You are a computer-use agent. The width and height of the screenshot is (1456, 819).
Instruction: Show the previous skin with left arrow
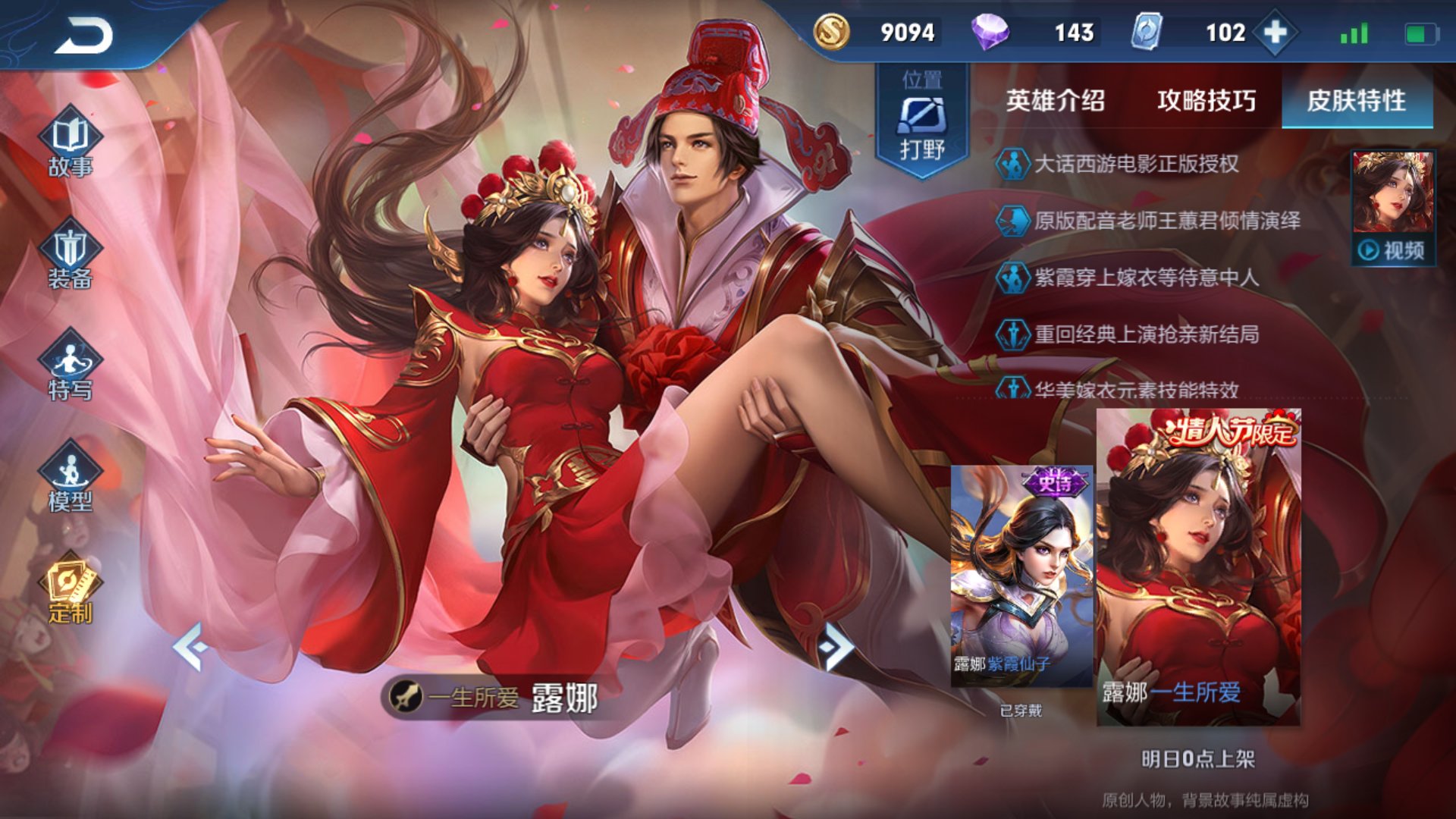pyautogui.click(x=190, y=647)
